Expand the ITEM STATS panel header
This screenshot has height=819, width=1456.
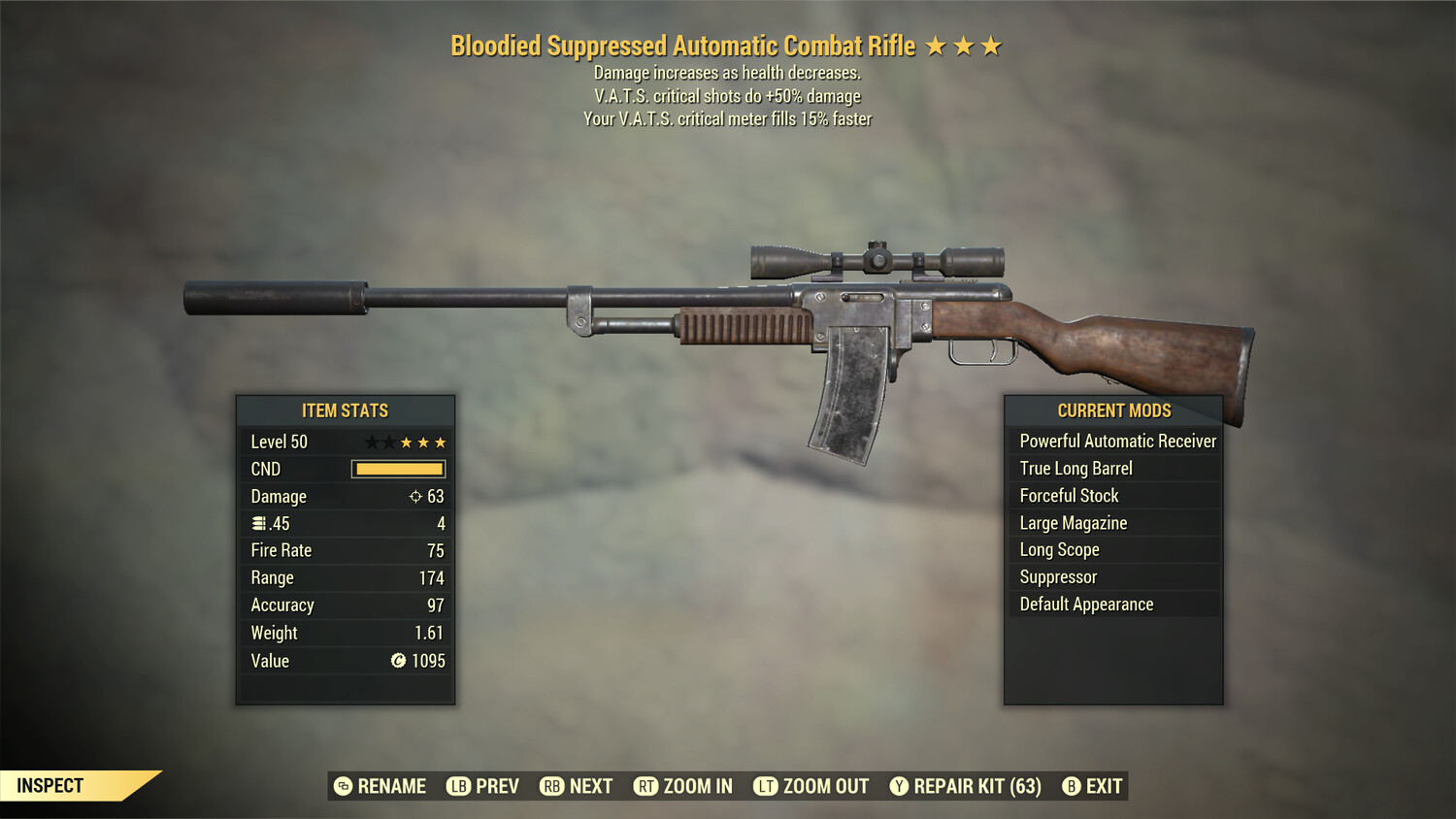tap(345, 410)
